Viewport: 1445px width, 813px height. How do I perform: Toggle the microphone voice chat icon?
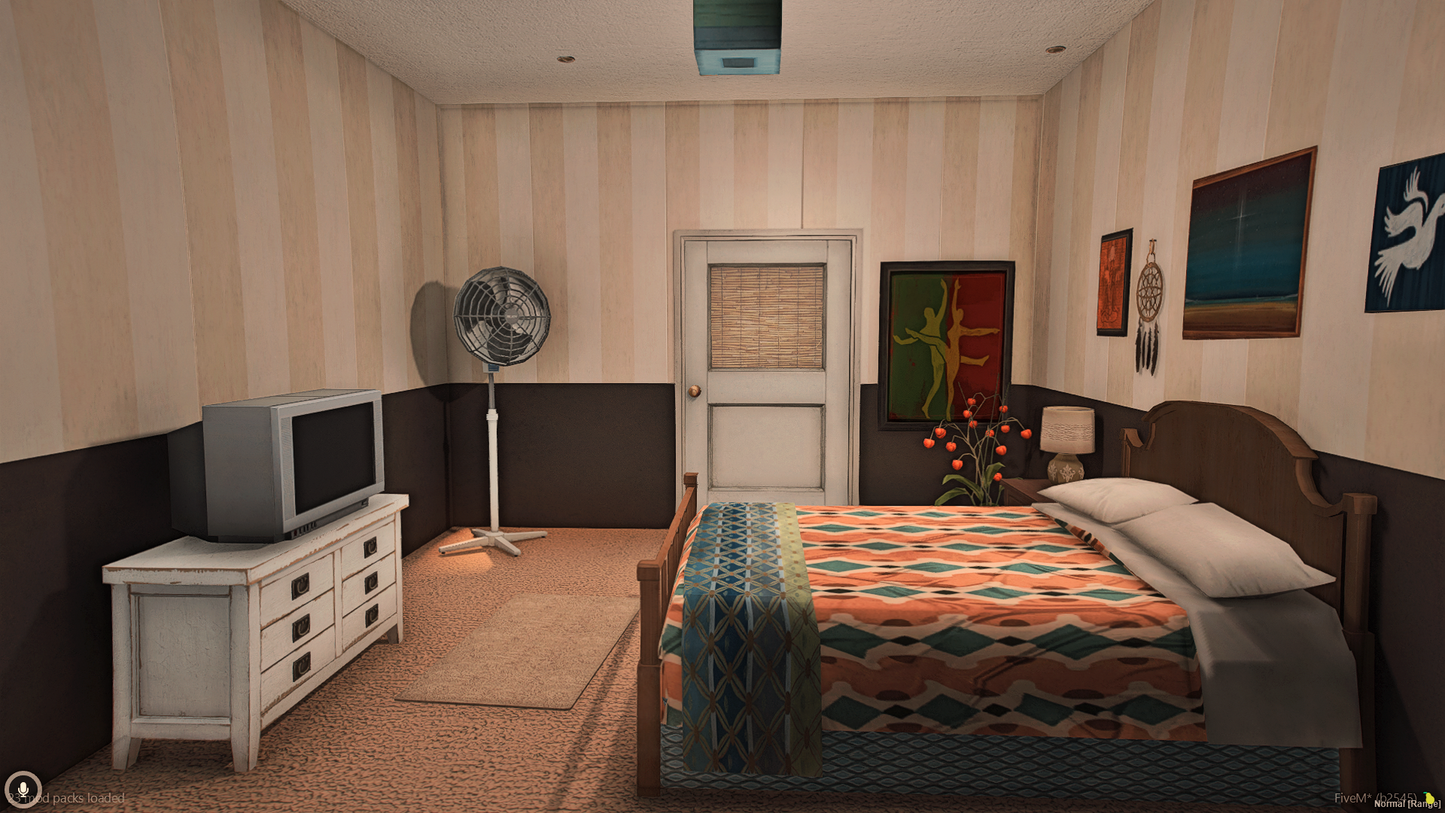point(22,790)
